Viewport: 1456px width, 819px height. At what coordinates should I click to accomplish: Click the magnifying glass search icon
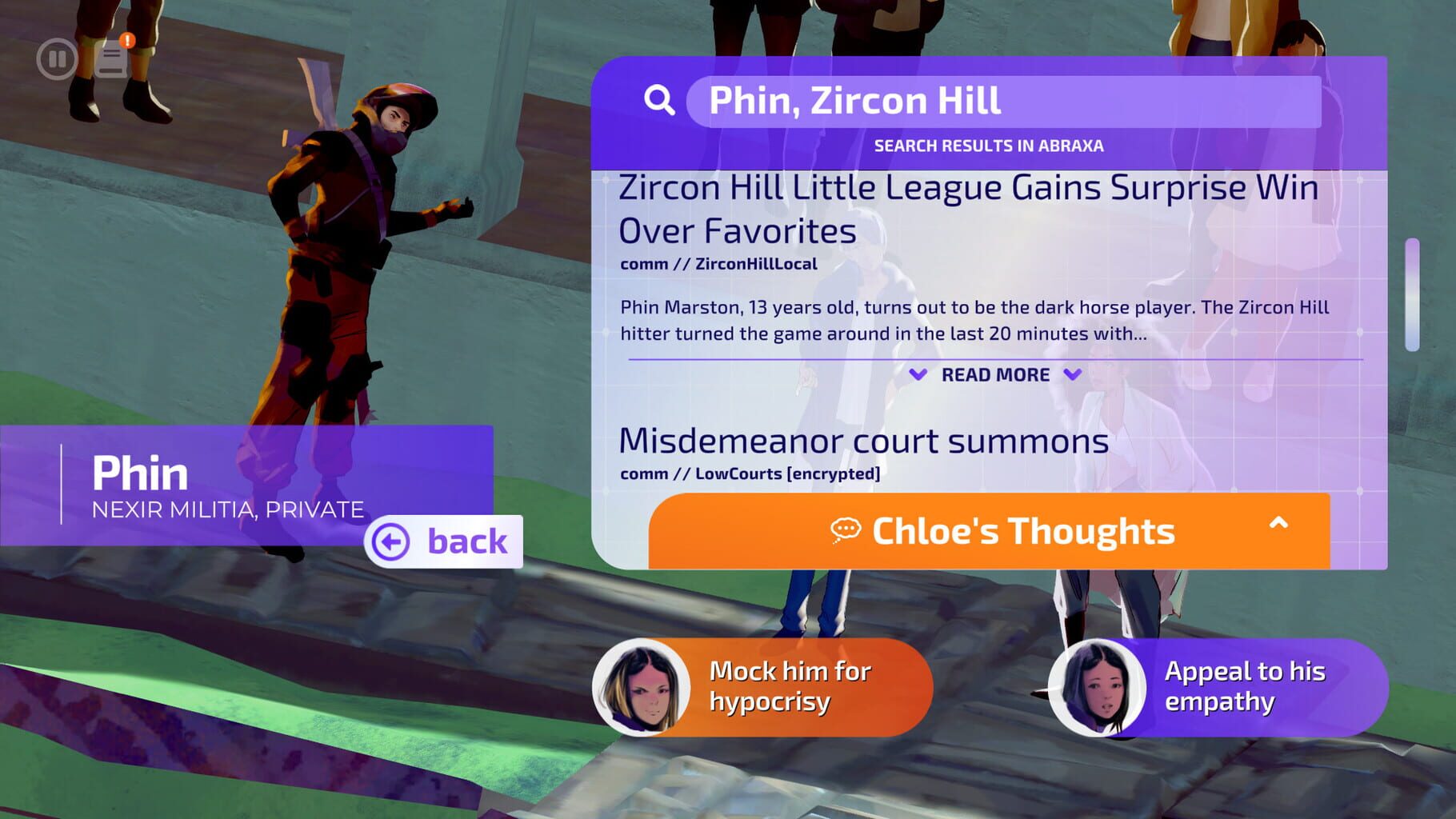coord(658,99)
